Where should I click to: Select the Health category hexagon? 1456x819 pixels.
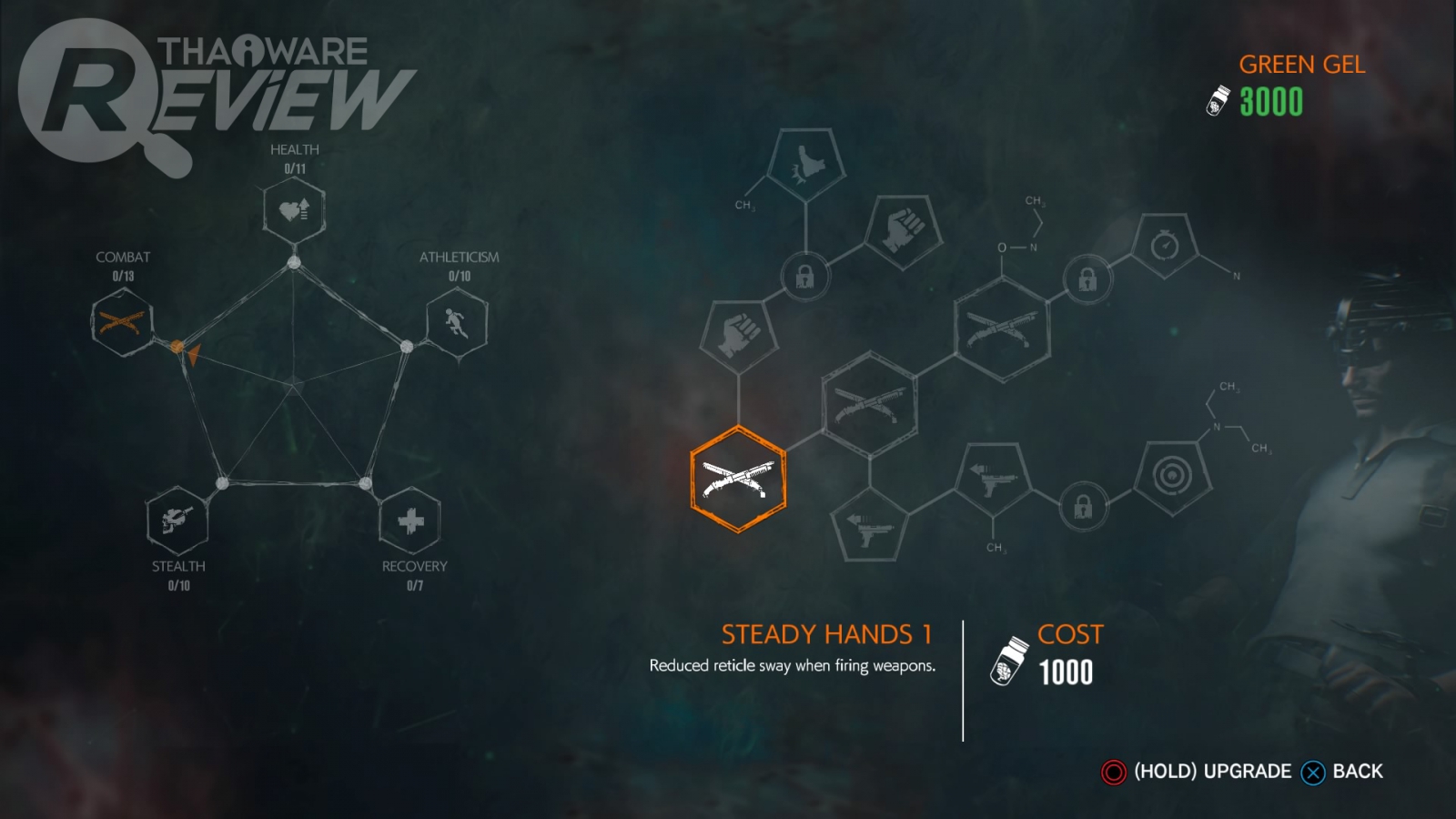coord(294,210)
